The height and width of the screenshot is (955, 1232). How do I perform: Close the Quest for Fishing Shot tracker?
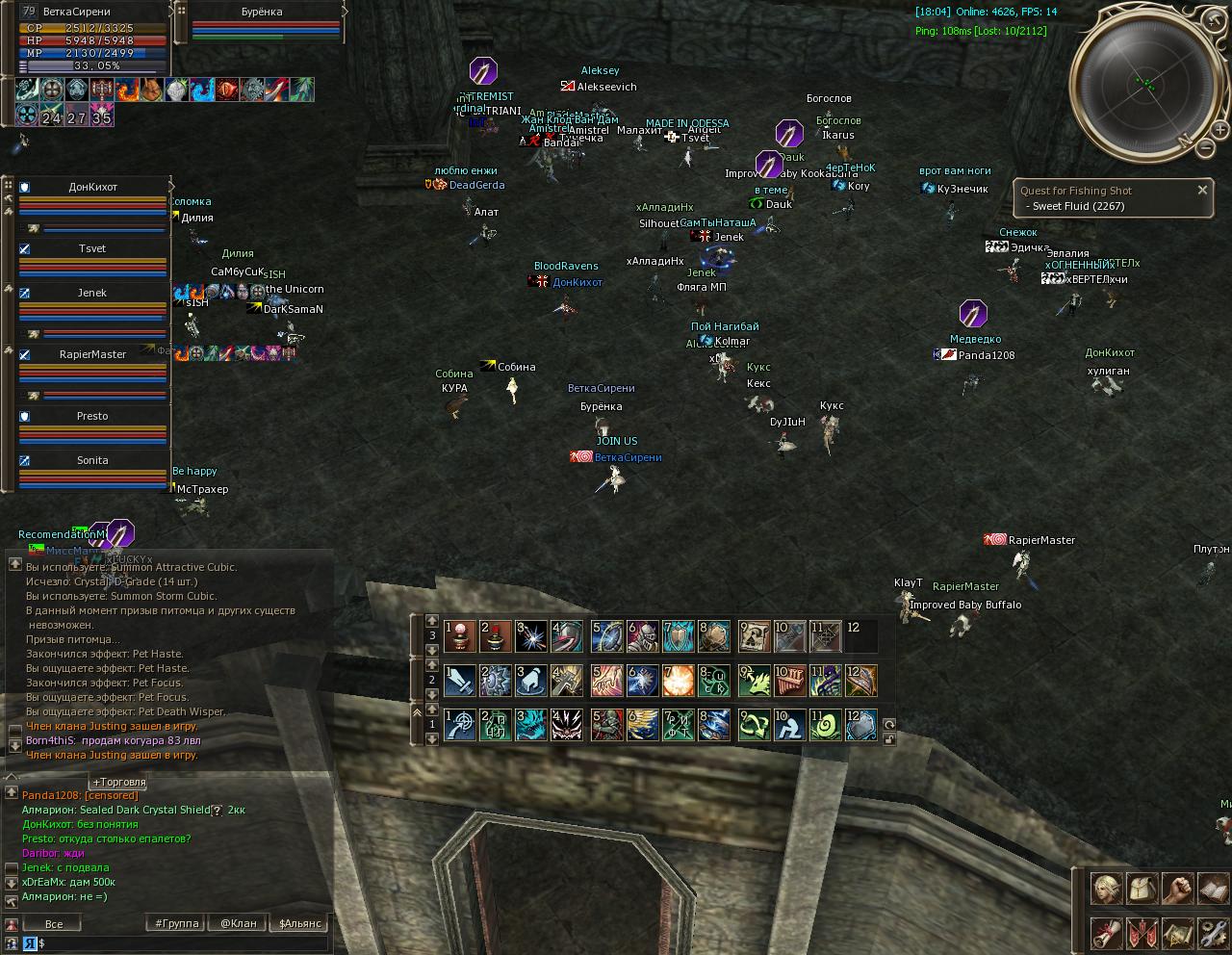(x=1202, y=191)
